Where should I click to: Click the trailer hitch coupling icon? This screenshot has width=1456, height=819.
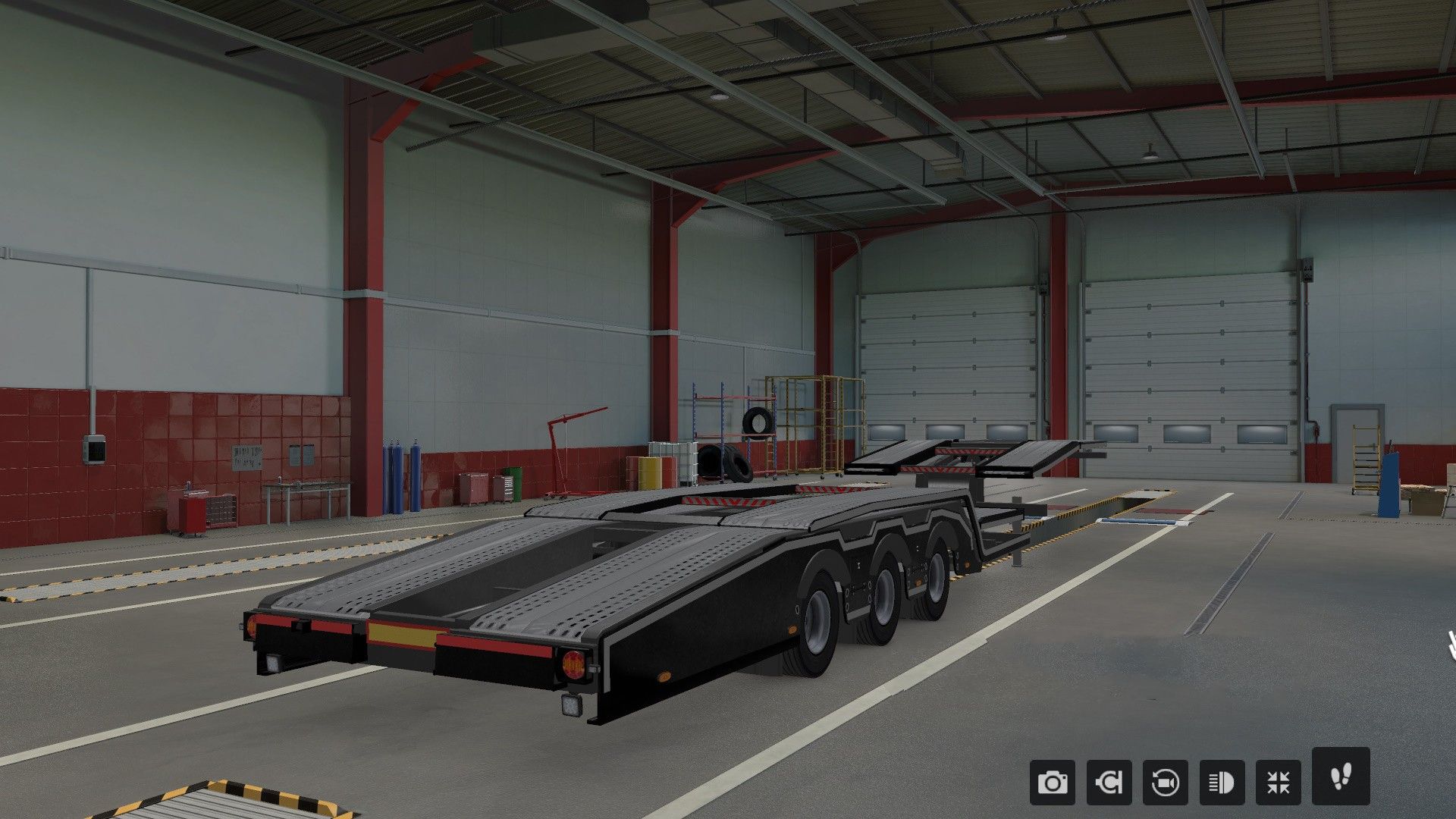[1109, 782]
